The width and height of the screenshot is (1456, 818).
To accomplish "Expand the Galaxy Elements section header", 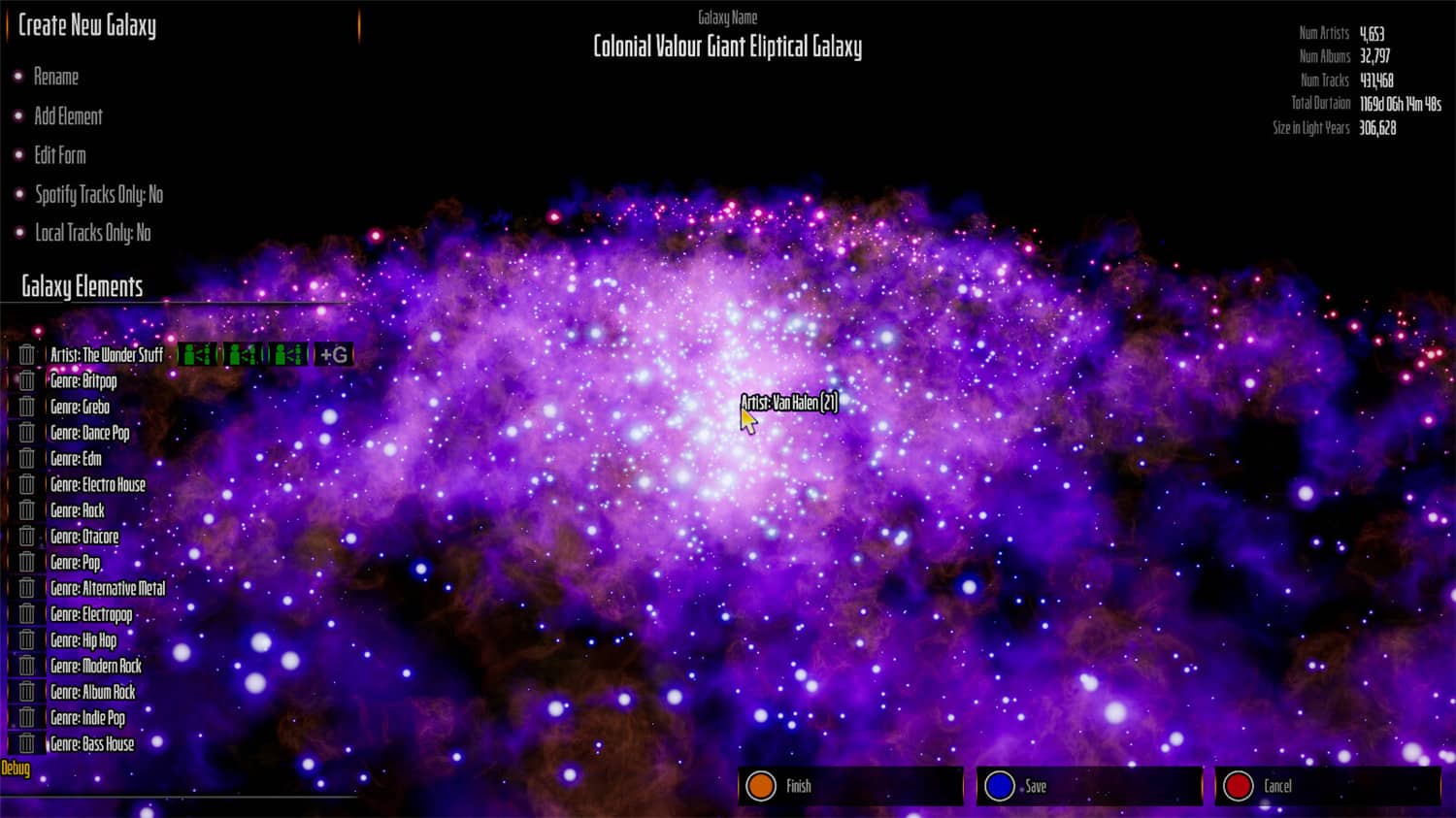I will tap(83, 287).
